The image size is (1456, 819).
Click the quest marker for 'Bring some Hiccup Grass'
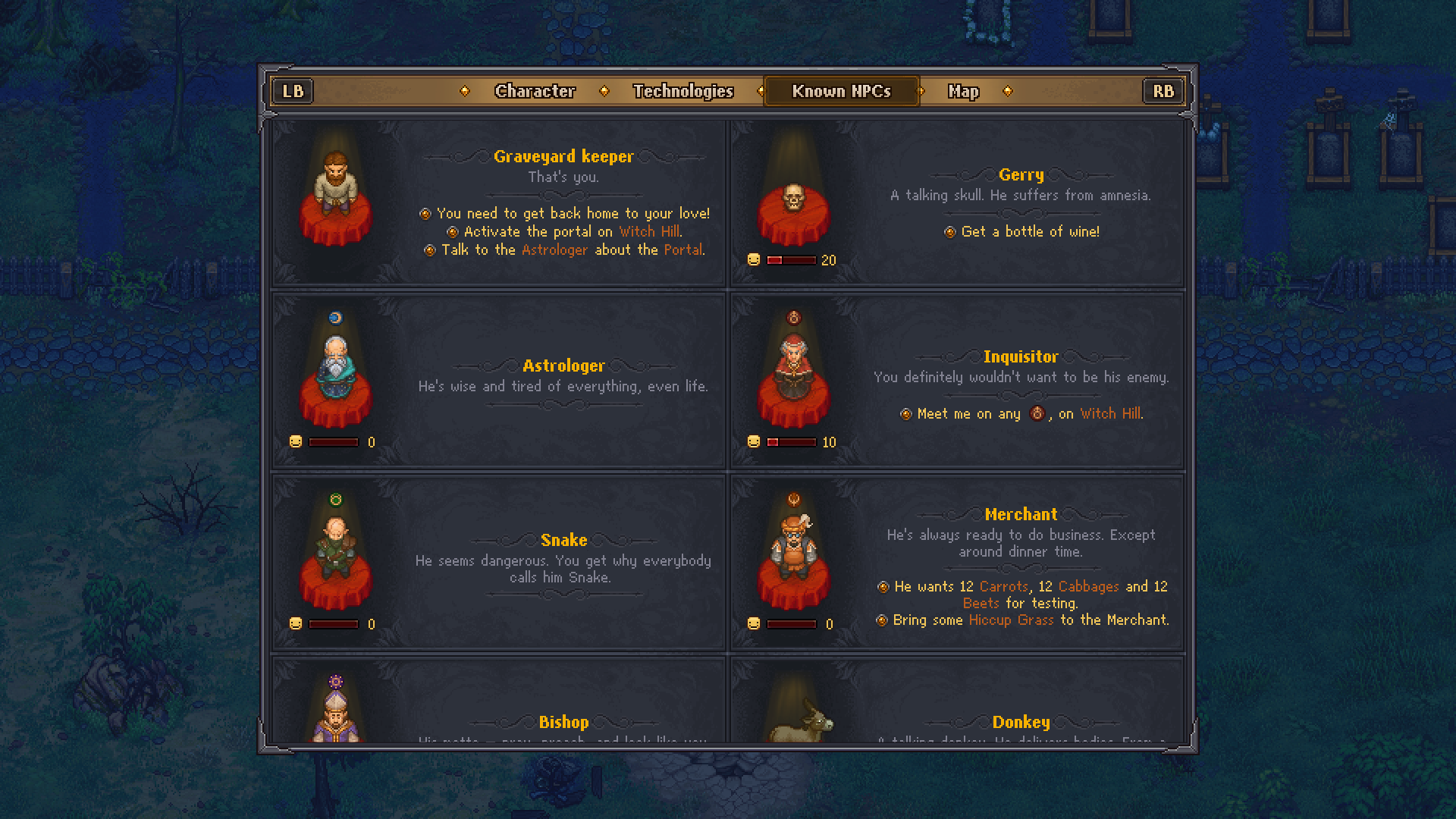(882, 620)
